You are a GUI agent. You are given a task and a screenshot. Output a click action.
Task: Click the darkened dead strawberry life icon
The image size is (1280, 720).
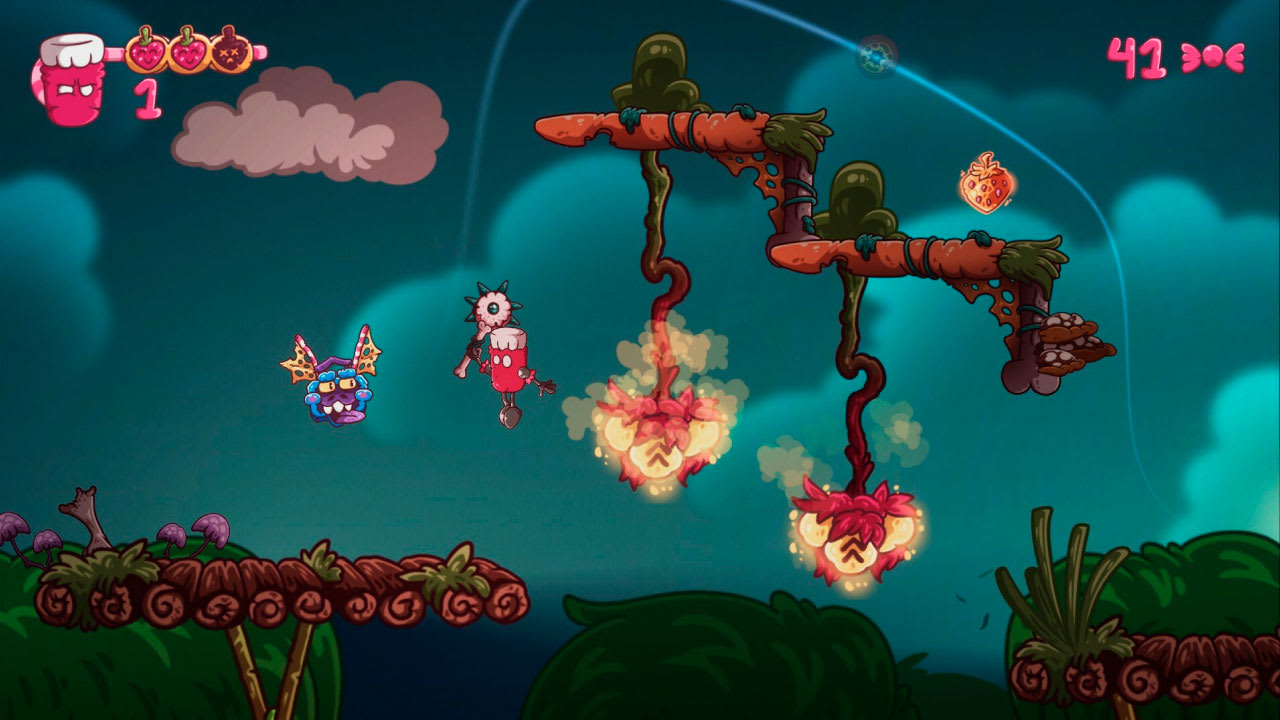point(228,52)
